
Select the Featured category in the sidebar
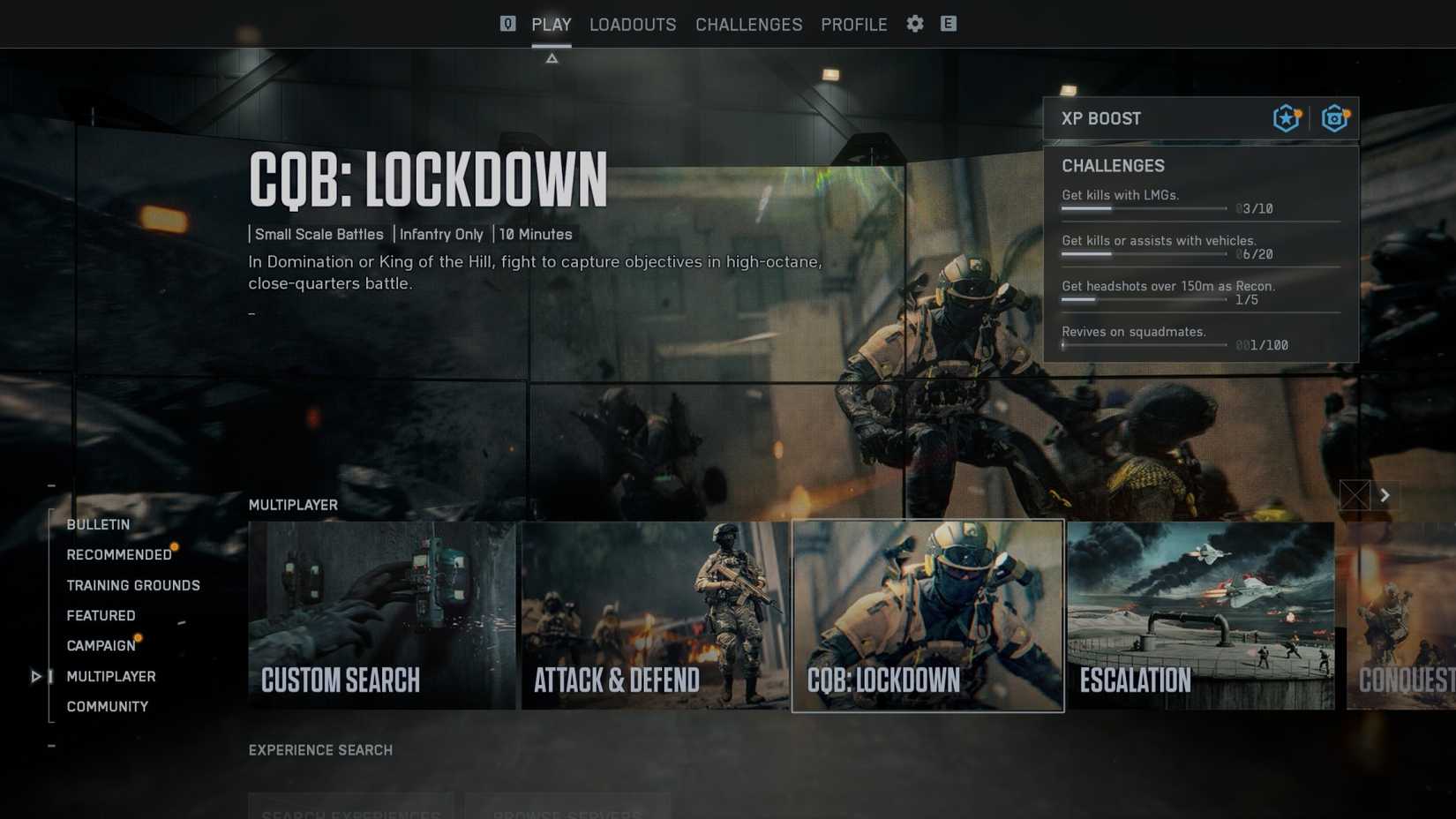click(101, 615)
